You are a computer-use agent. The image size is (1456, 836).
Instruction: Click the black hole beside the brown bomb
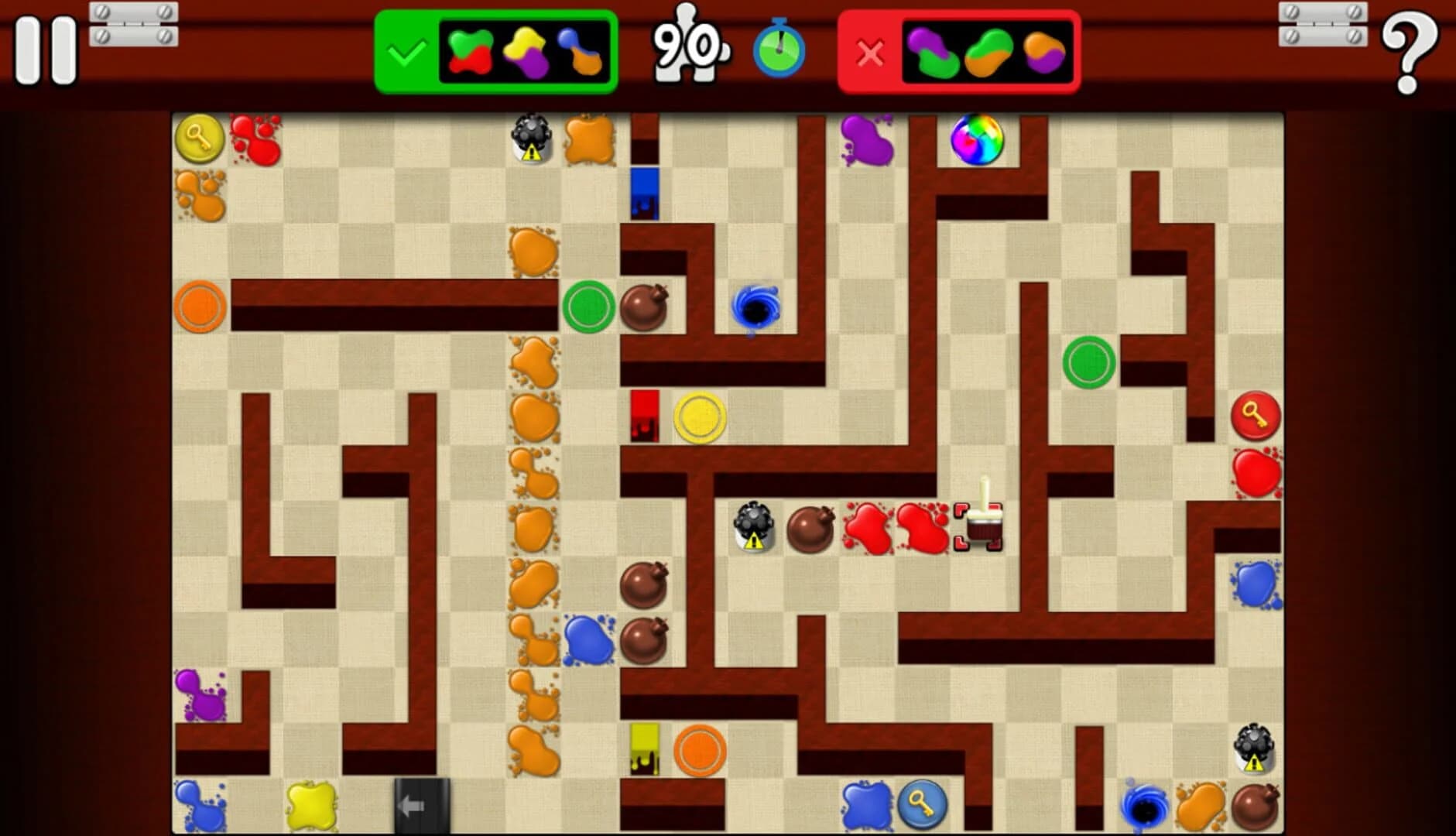755,307
